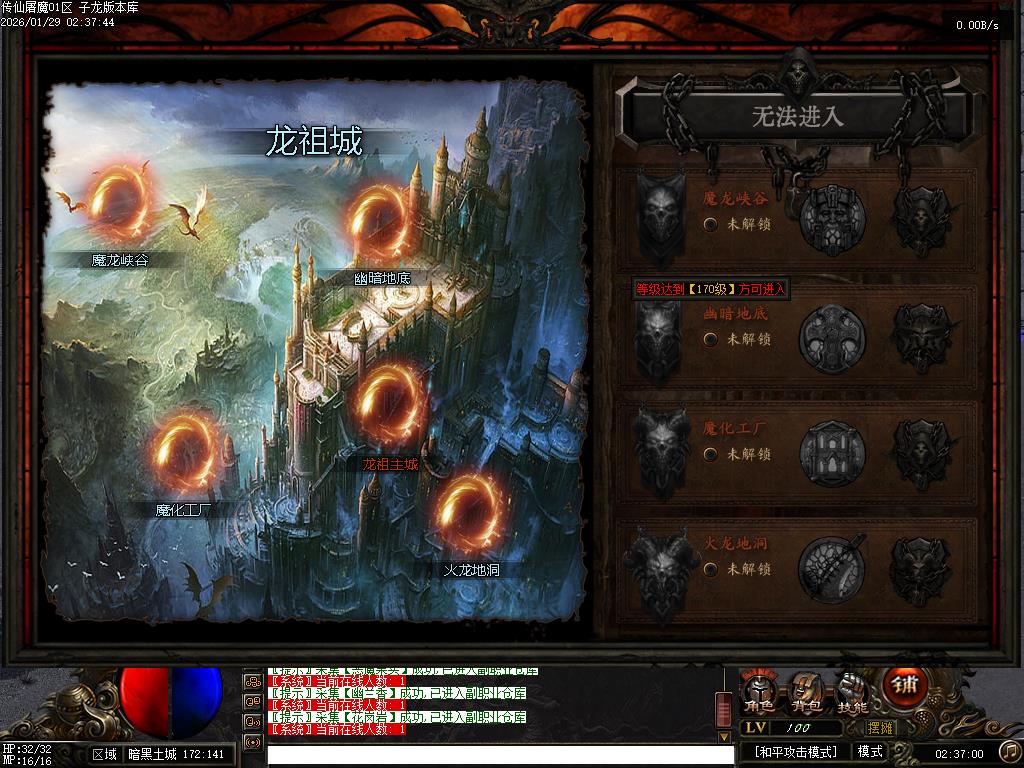This screenshot has height=768, width=1024.
Task: Click the 区域 area button
Action: 104,754
